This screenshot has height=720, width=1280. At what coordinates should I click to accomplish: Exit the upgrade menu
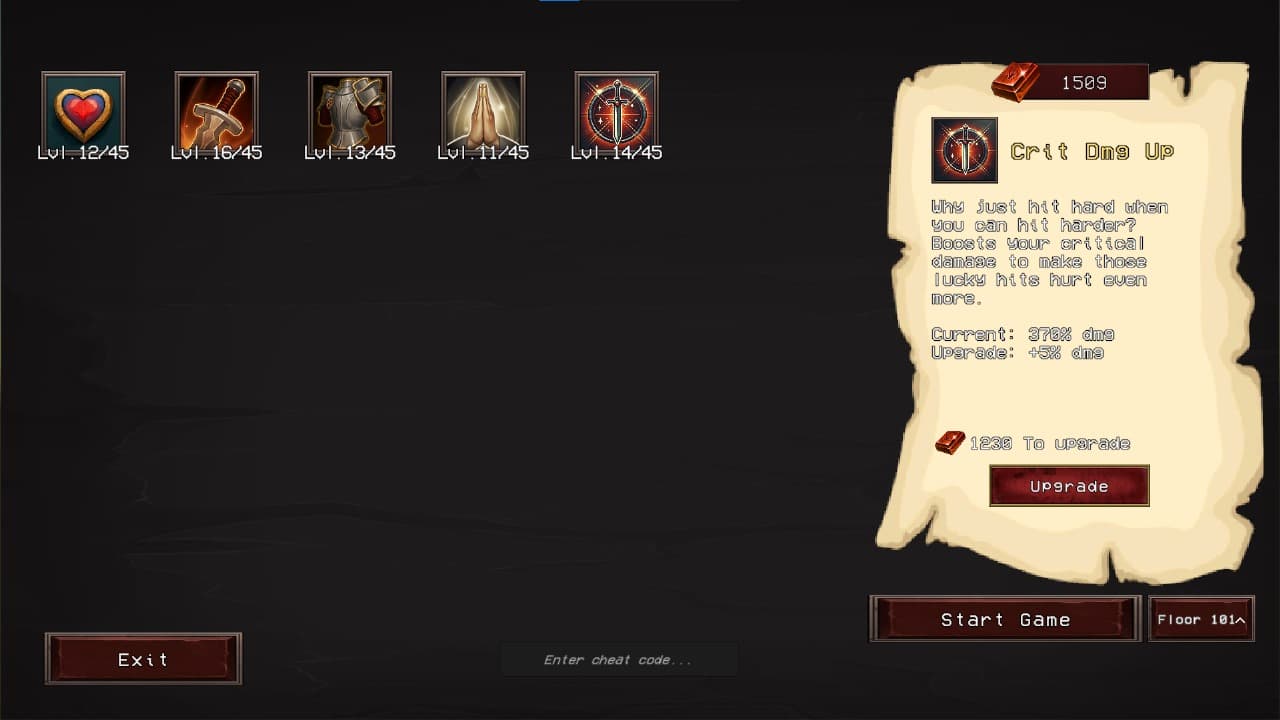pyautogui.click(x=143, y=659)
